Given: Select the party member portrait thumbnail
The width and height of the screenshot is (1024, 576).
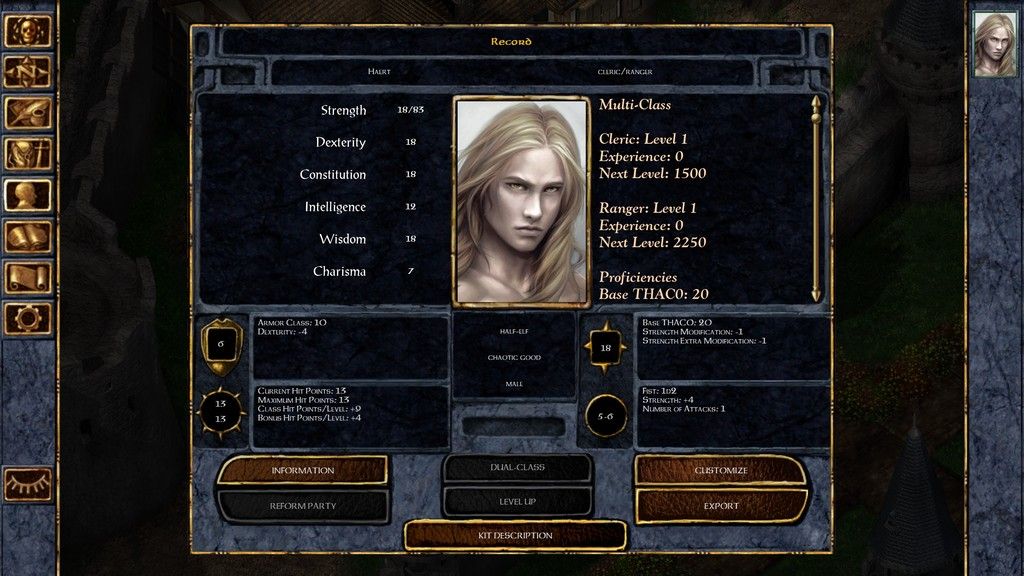Looking at the screenshot, I should 995,44.
